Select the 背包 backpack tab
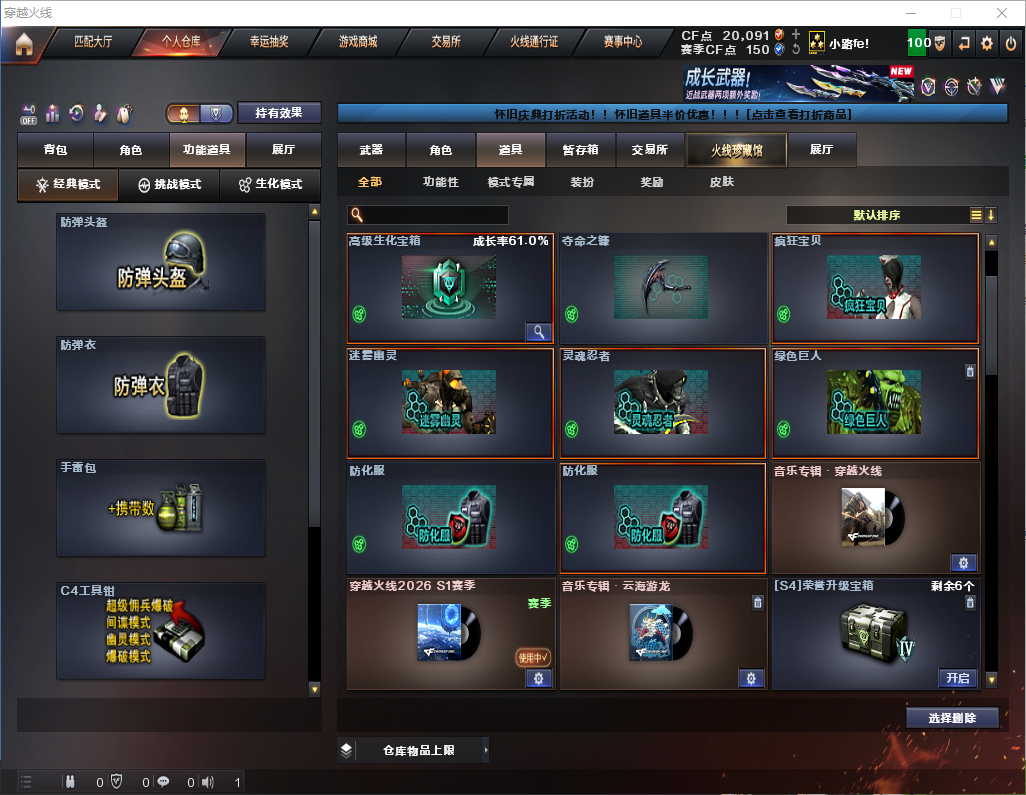This screenshot has height=795, width=1026. coord(55,150)
